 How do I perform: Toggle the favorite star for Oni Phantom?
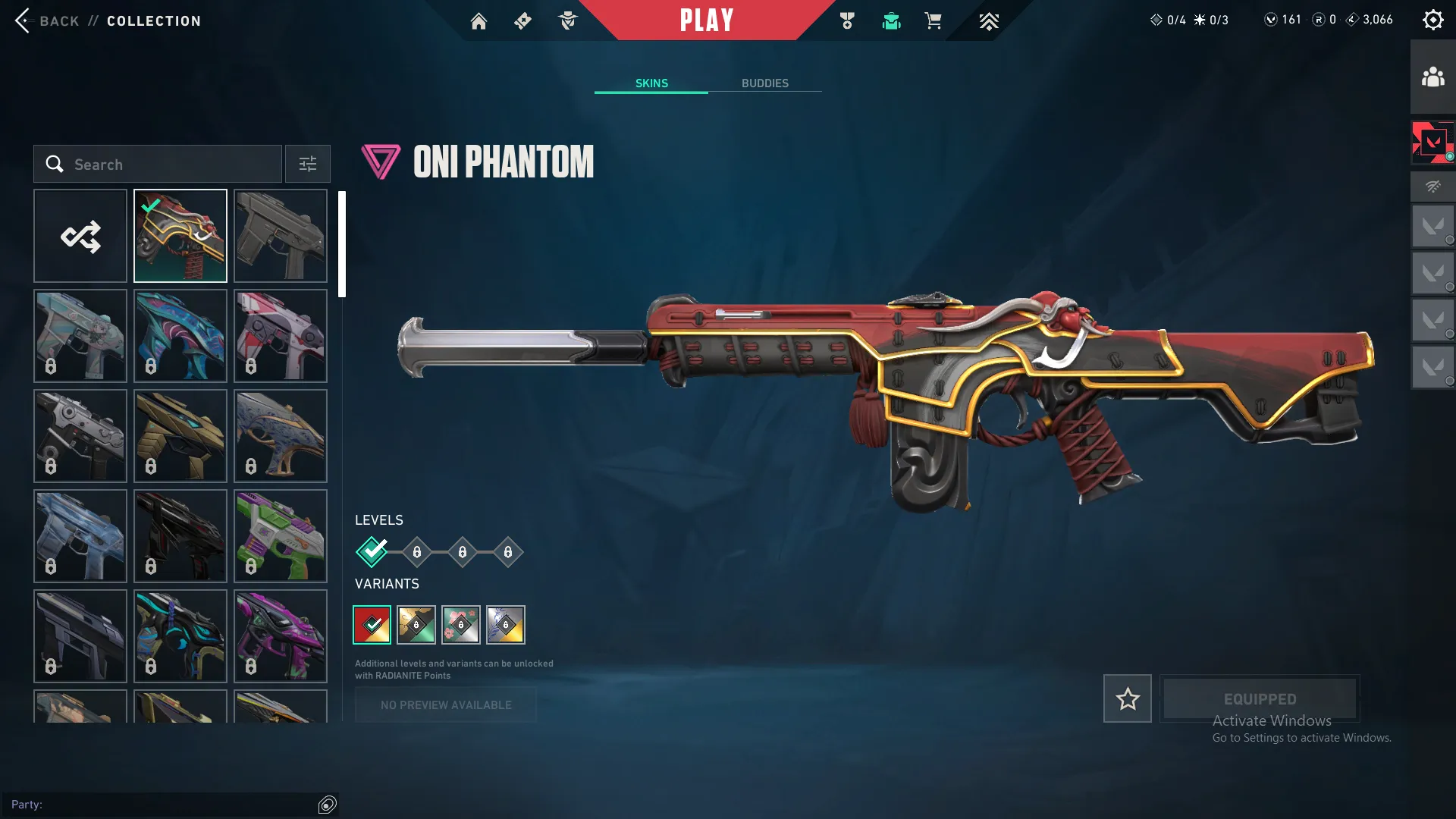click(x=1127, y=698)
